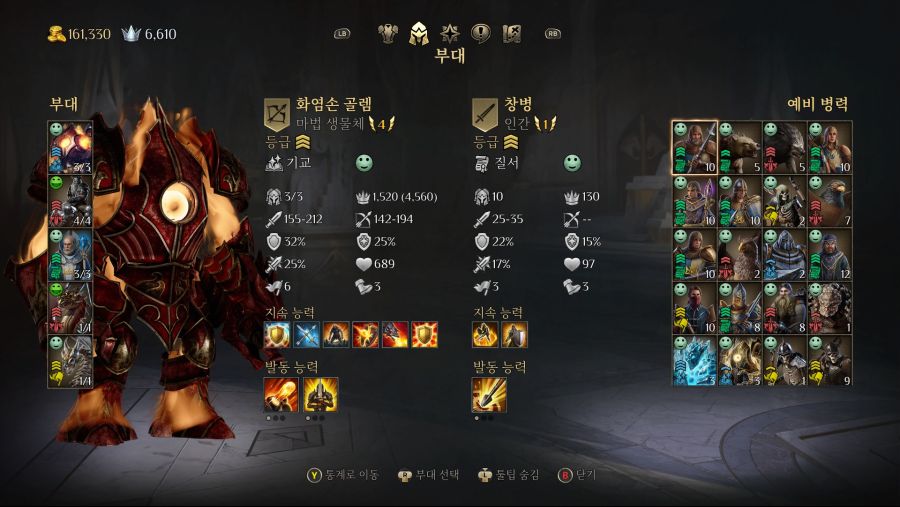Pick the highlighted spearman in reserve troops
900x507 pixels.
[695, 147]
